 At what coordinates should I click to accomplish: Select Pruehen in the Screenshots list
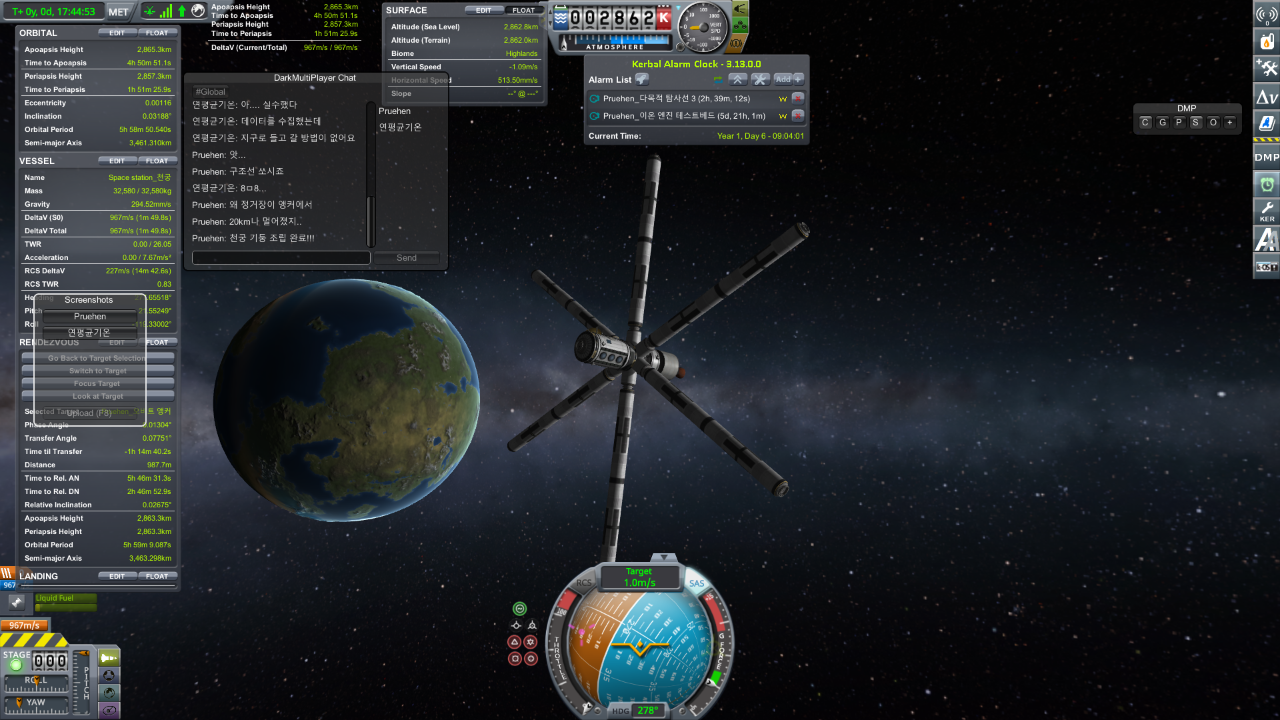pos(90,316)
